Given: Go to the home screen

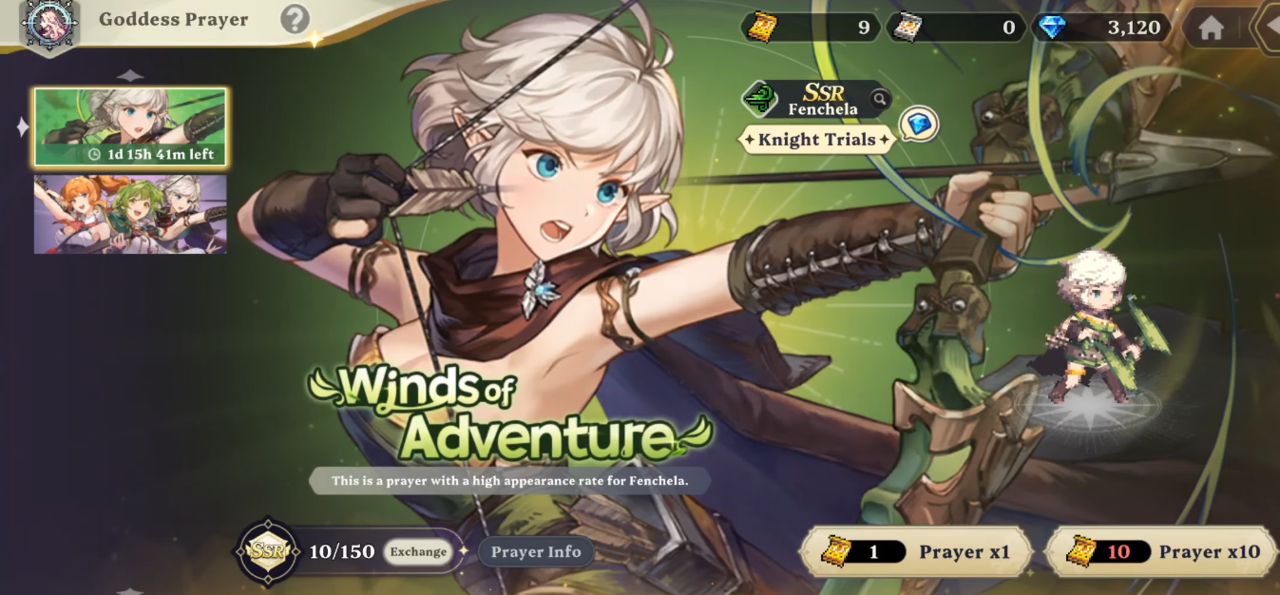Looking at the screenshot, I should [x=1211, y=28].
